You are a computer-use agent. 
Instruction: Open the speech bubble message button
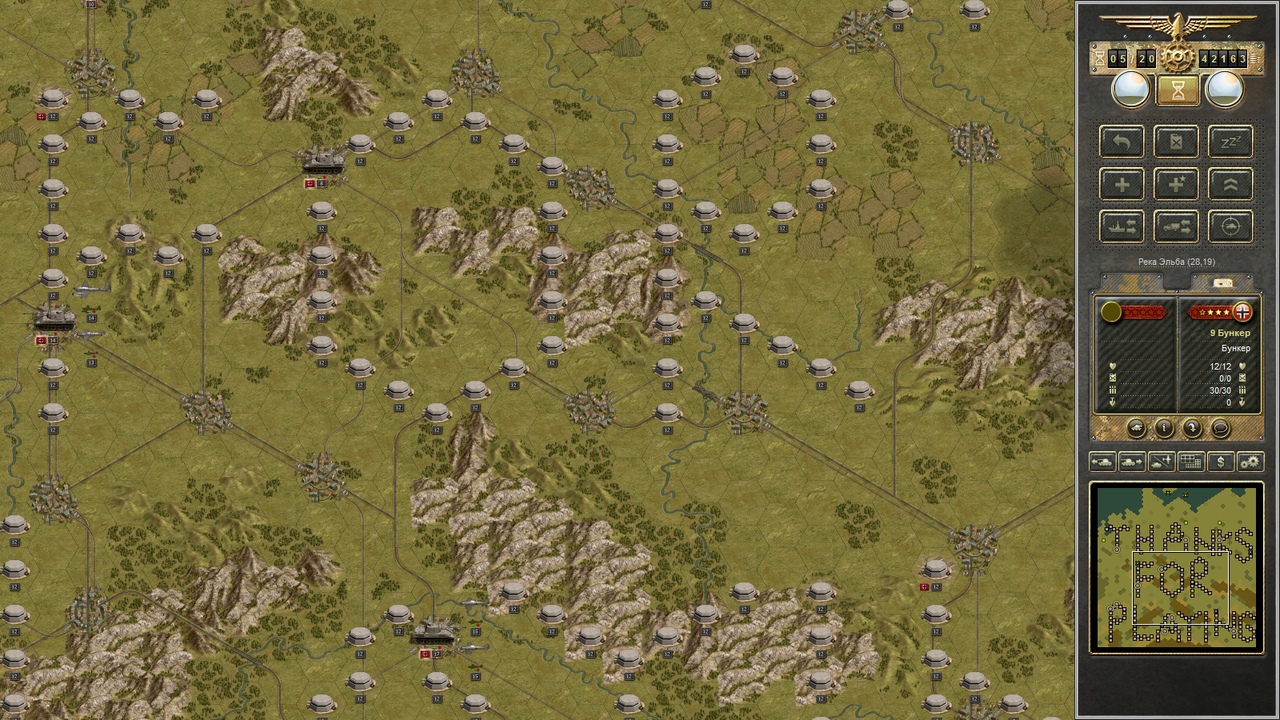pyautogui.click(x=1220, y=429)
